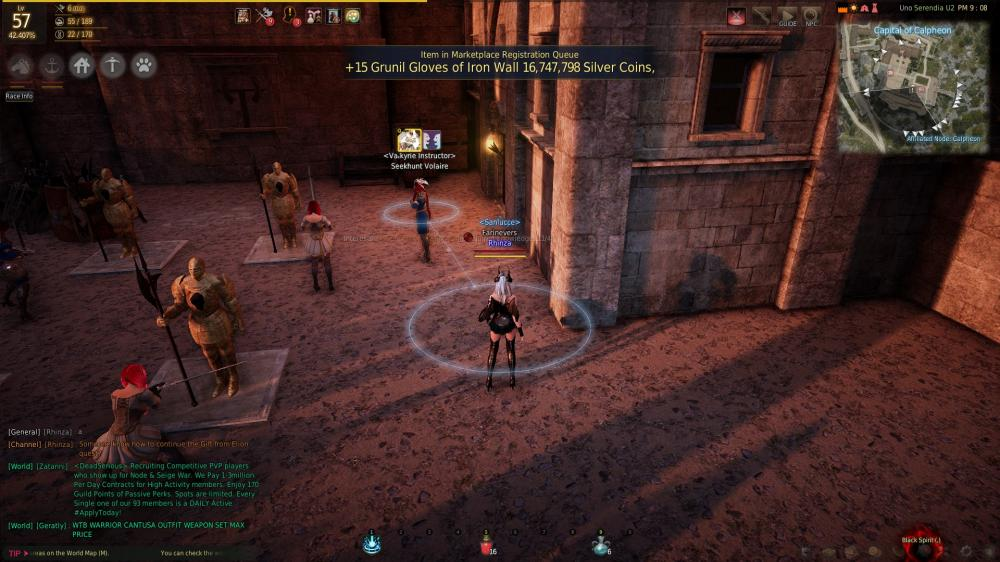The image size is (1000, 562).
Task: Open the Guide button
Action: [x=788, y=16]
